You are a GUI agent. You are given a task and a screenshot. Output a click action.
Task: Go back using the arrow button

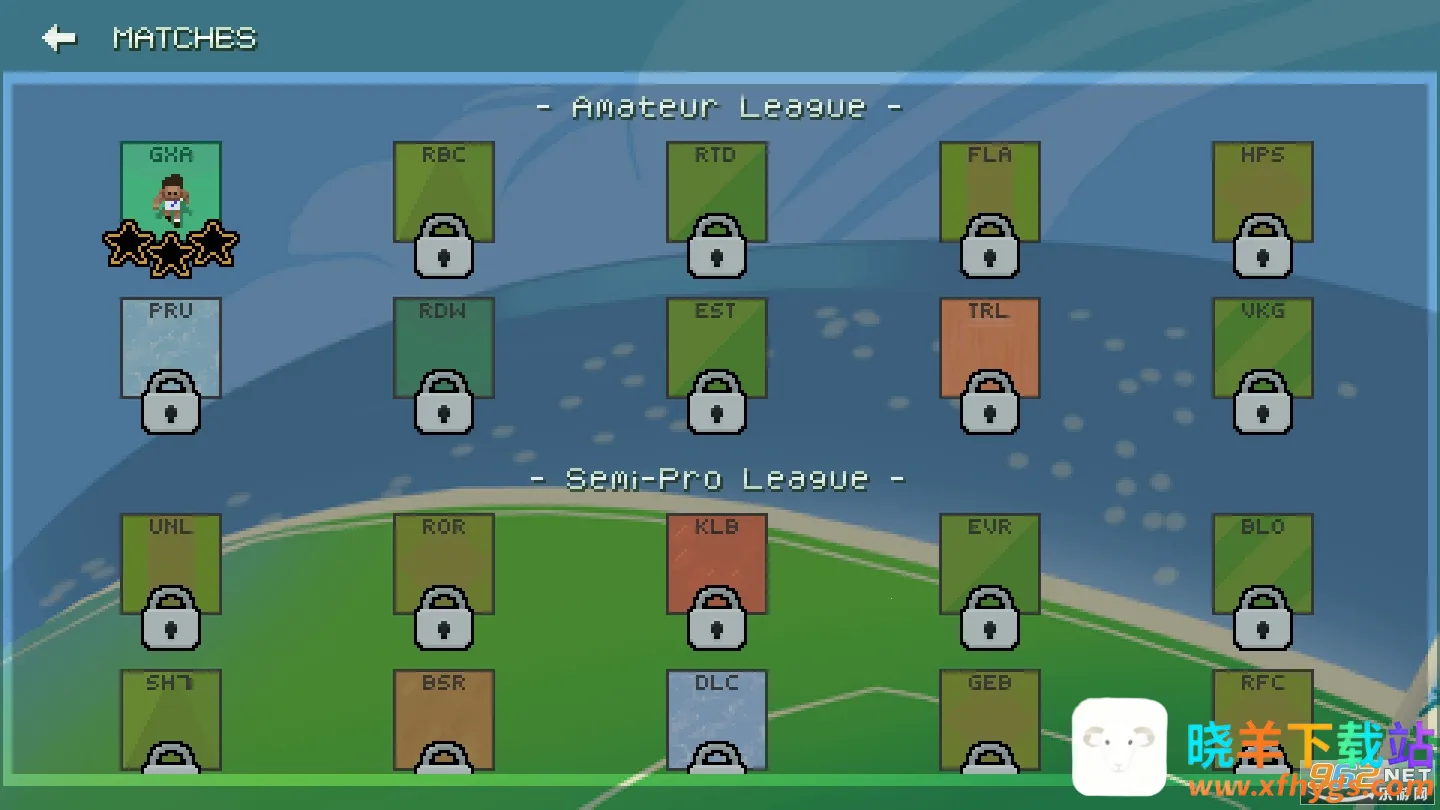[59, 38]
